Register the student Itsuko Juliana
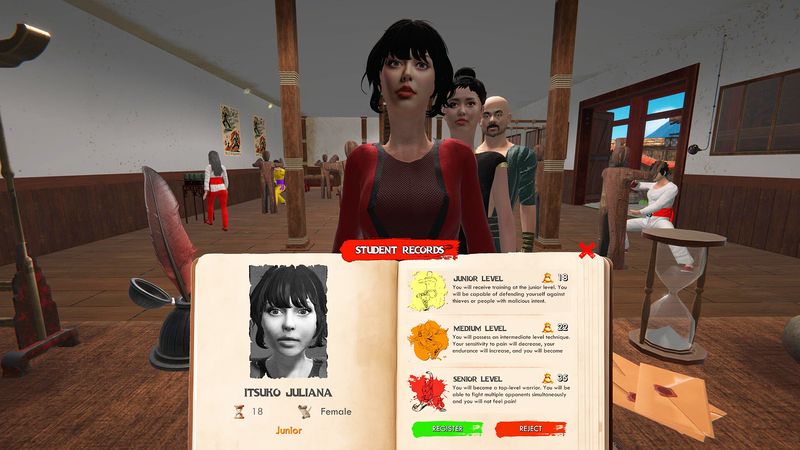 (x=446, y=428)
